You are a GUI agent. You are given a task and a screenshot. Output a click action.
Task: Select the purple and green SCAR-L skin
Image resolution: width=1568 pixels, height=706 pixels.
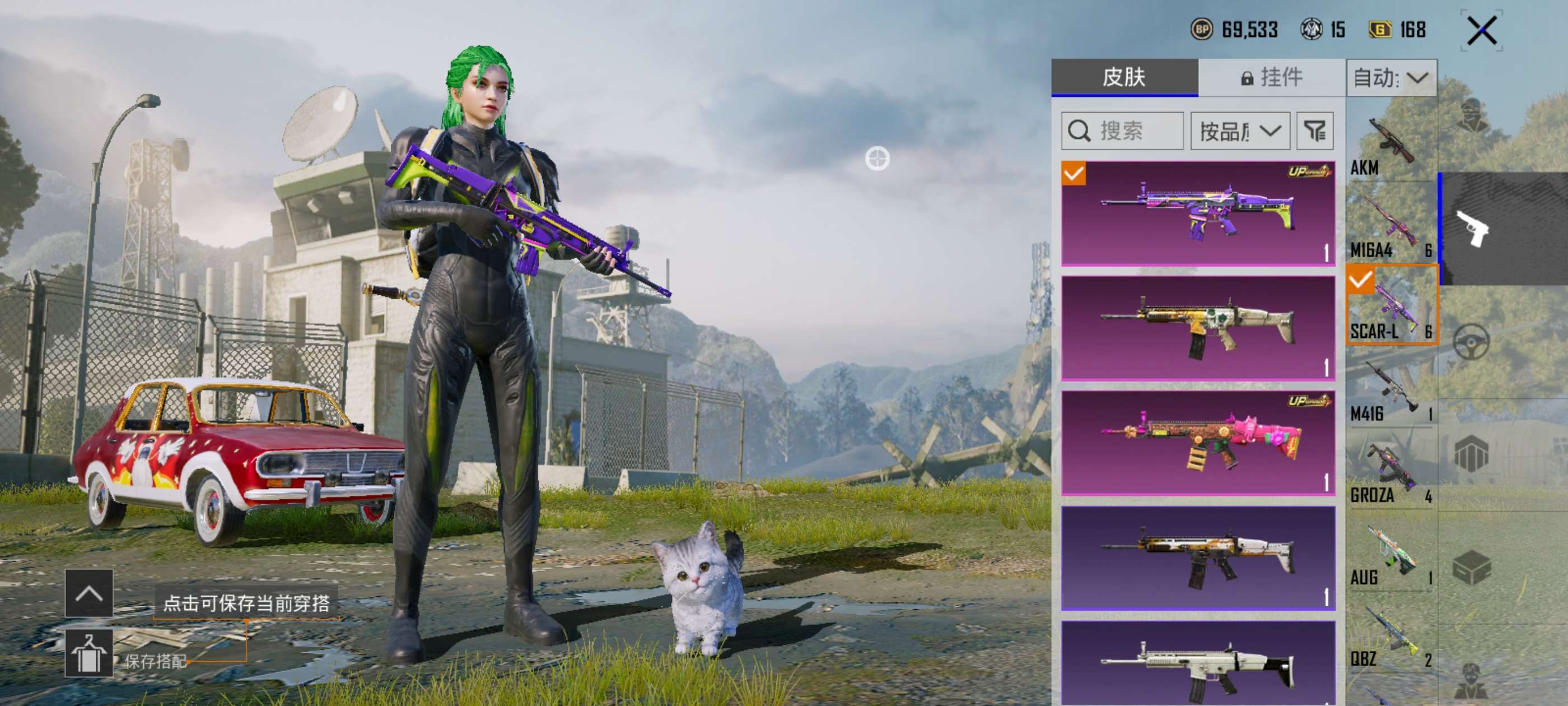[x=1198, y=213]
